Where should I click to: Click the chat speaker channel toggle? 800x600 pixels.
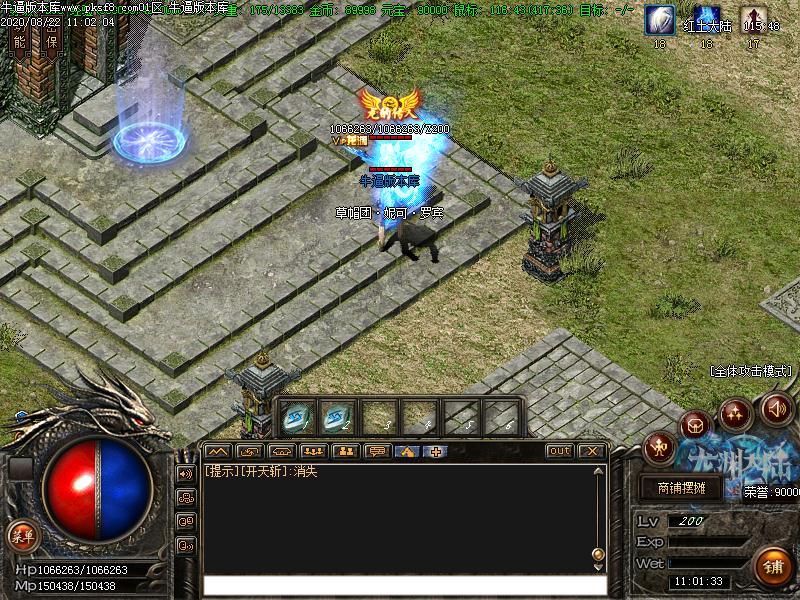186,473
